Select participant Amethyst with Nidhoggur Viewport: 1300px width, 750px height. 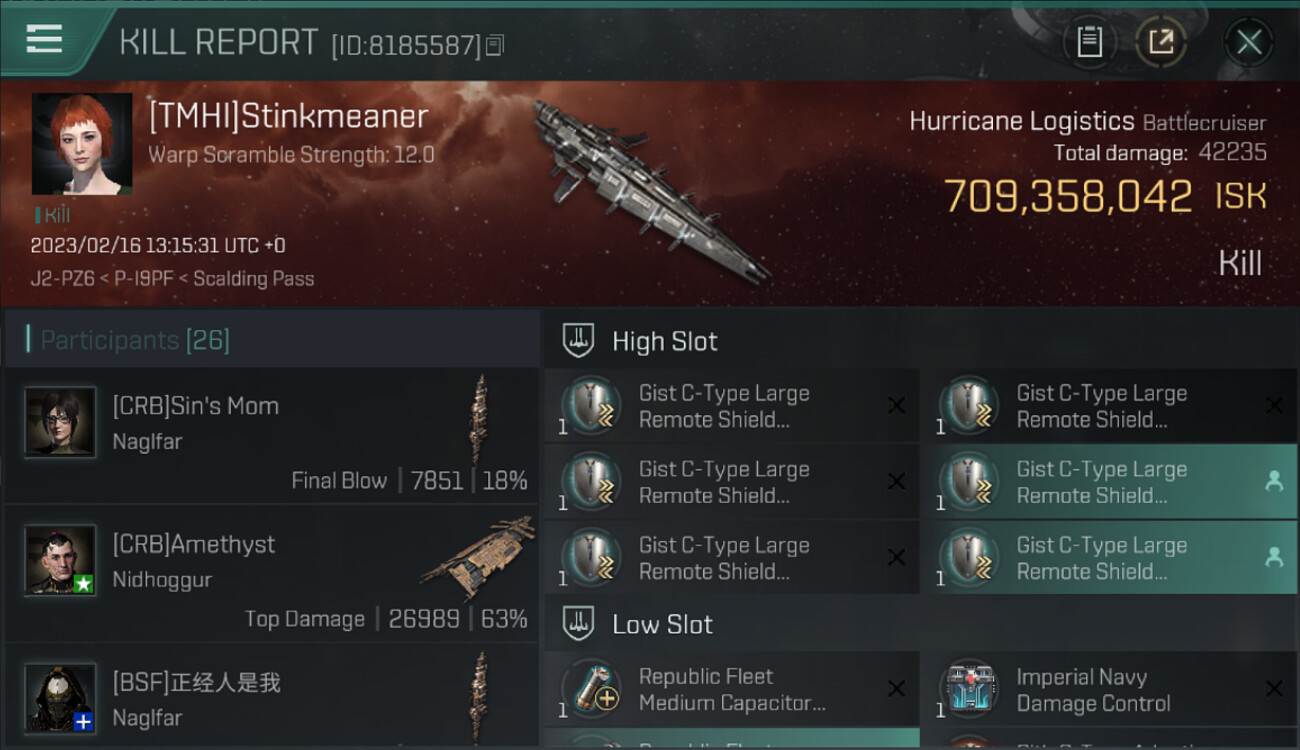(270, 574)
